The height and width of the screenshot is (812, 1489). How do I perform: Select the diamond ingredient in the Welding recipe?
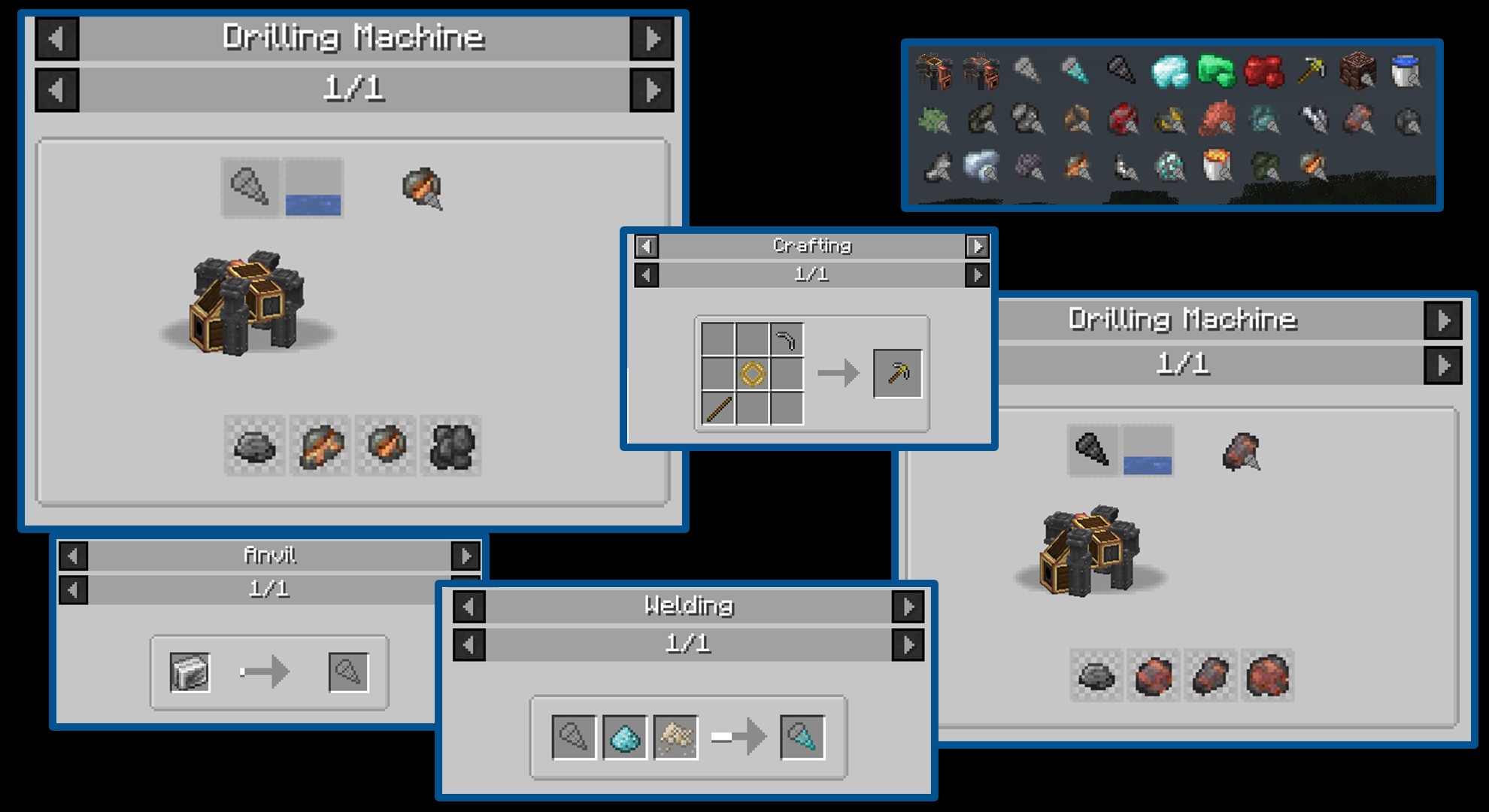(624, 738)
